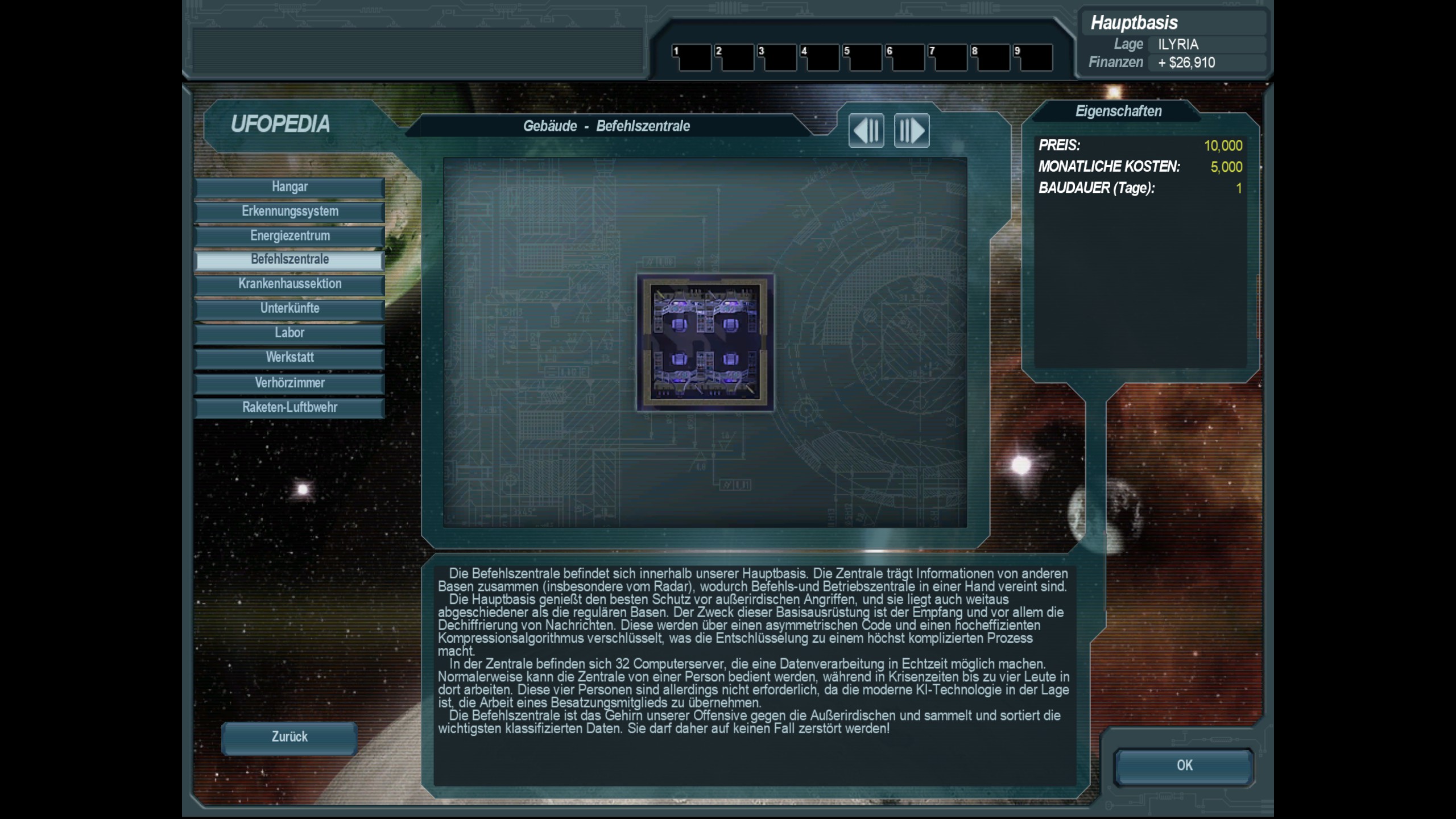Choose Unterkünfte from the list
Viewport: 1456px width, 819px height.
[x=289, y=309]
